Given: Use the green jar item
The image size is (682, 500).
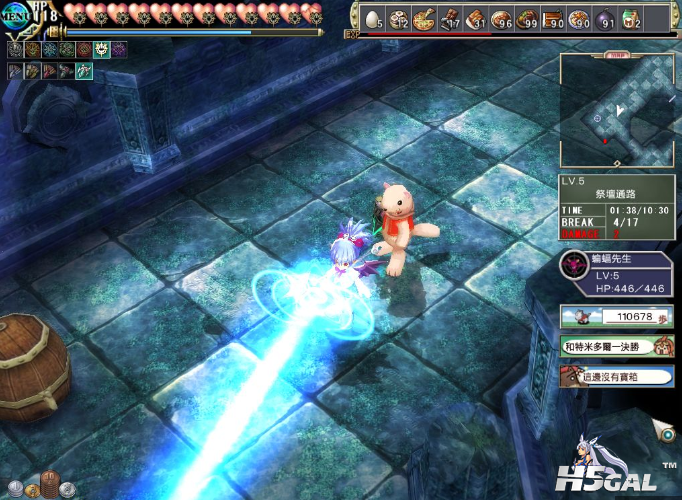Looking at the screenshot, I should 631,18.
